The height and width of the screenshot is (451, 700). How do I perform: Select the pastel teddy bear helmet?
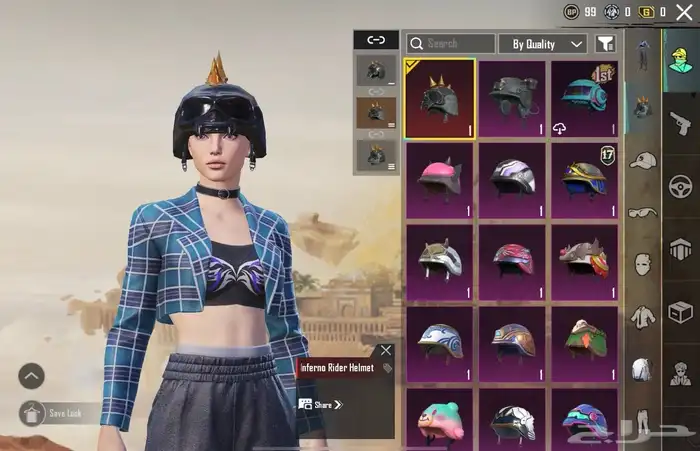coord(440,420)
